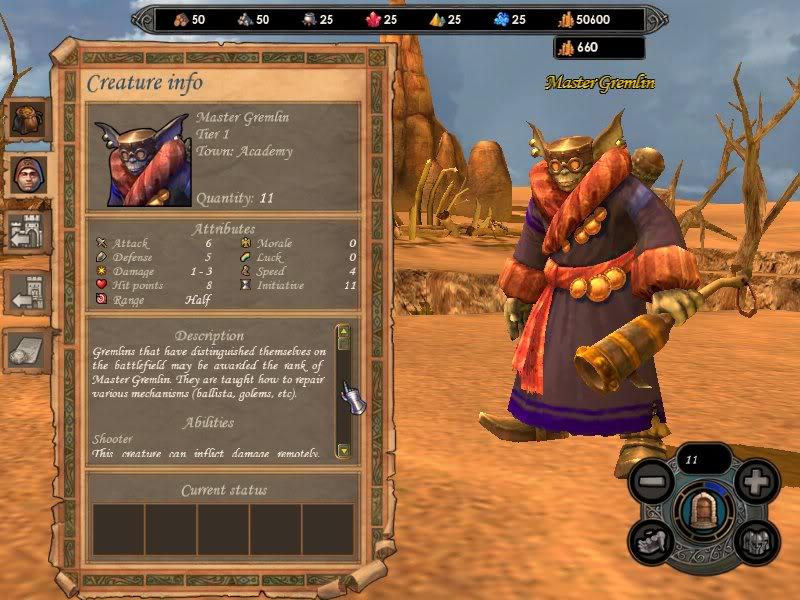
Task: Click the description scrollbar thumb
Action: pos(343,342)
